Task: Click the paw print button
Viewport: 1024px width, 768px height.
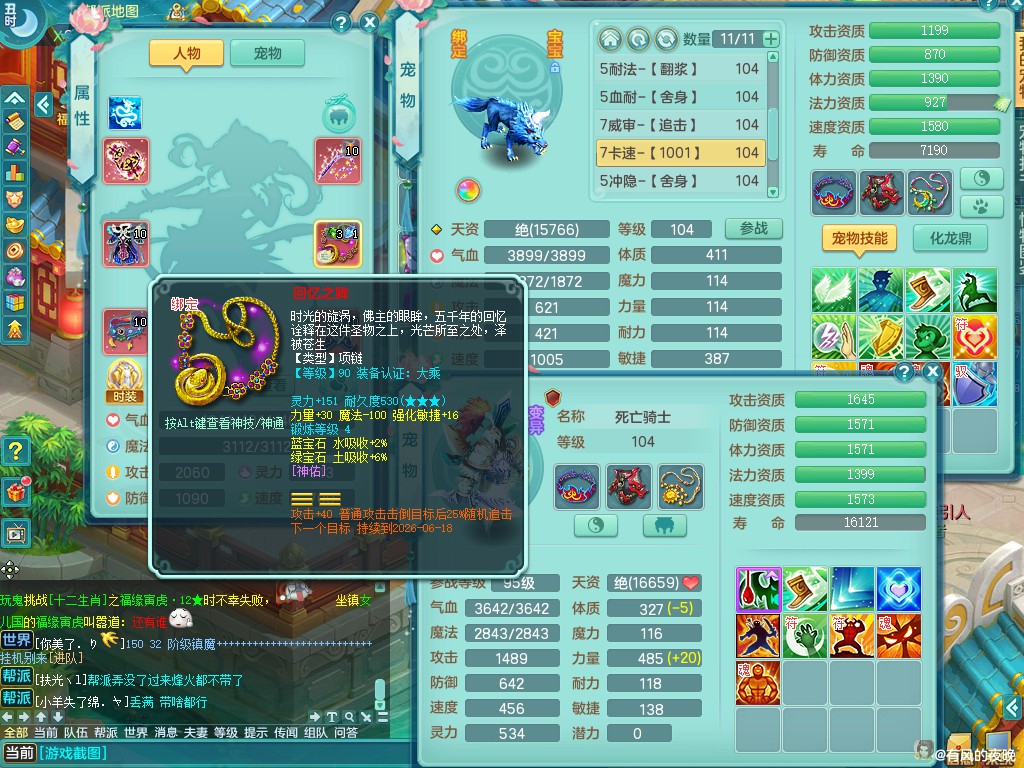Action: (981, 206)
